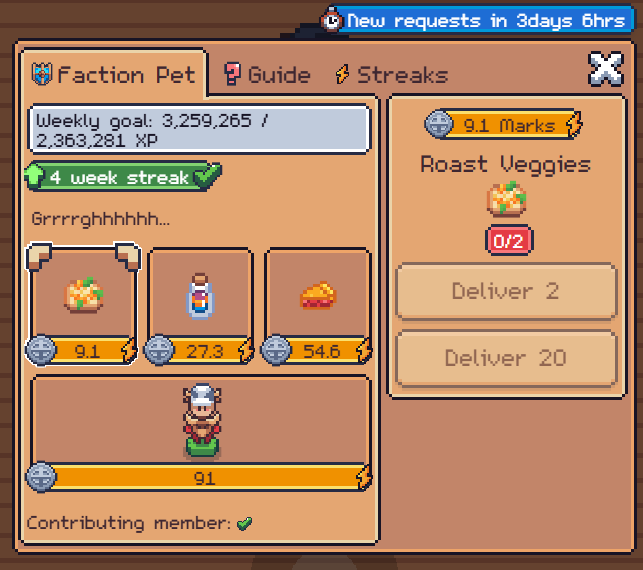Open the Streaks tab
The height and width of the screenshot is (570, 643).
[x=391, y=75]
